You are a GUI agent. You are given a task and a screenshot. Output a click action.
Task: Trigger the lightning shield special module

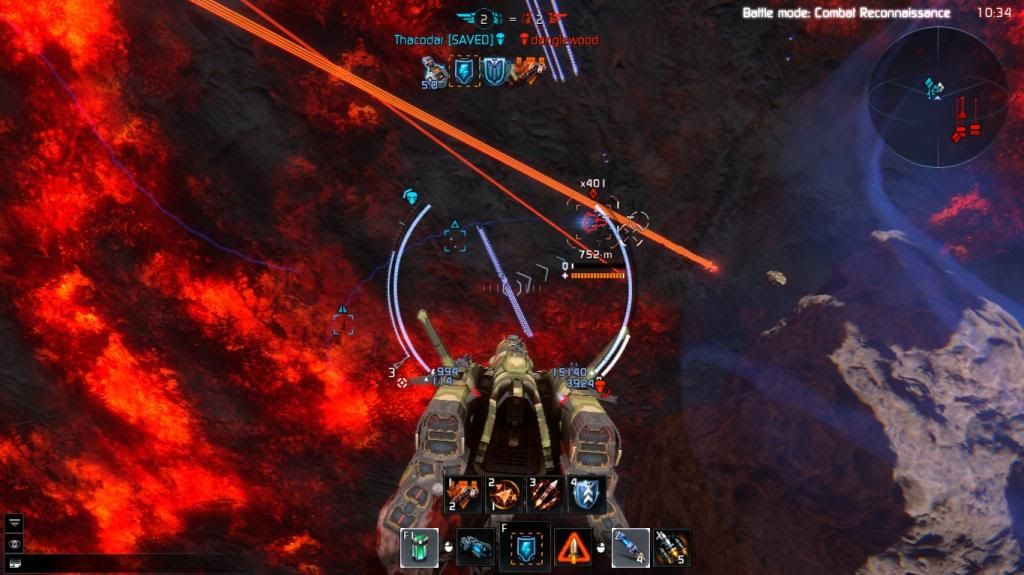(525, 547)
